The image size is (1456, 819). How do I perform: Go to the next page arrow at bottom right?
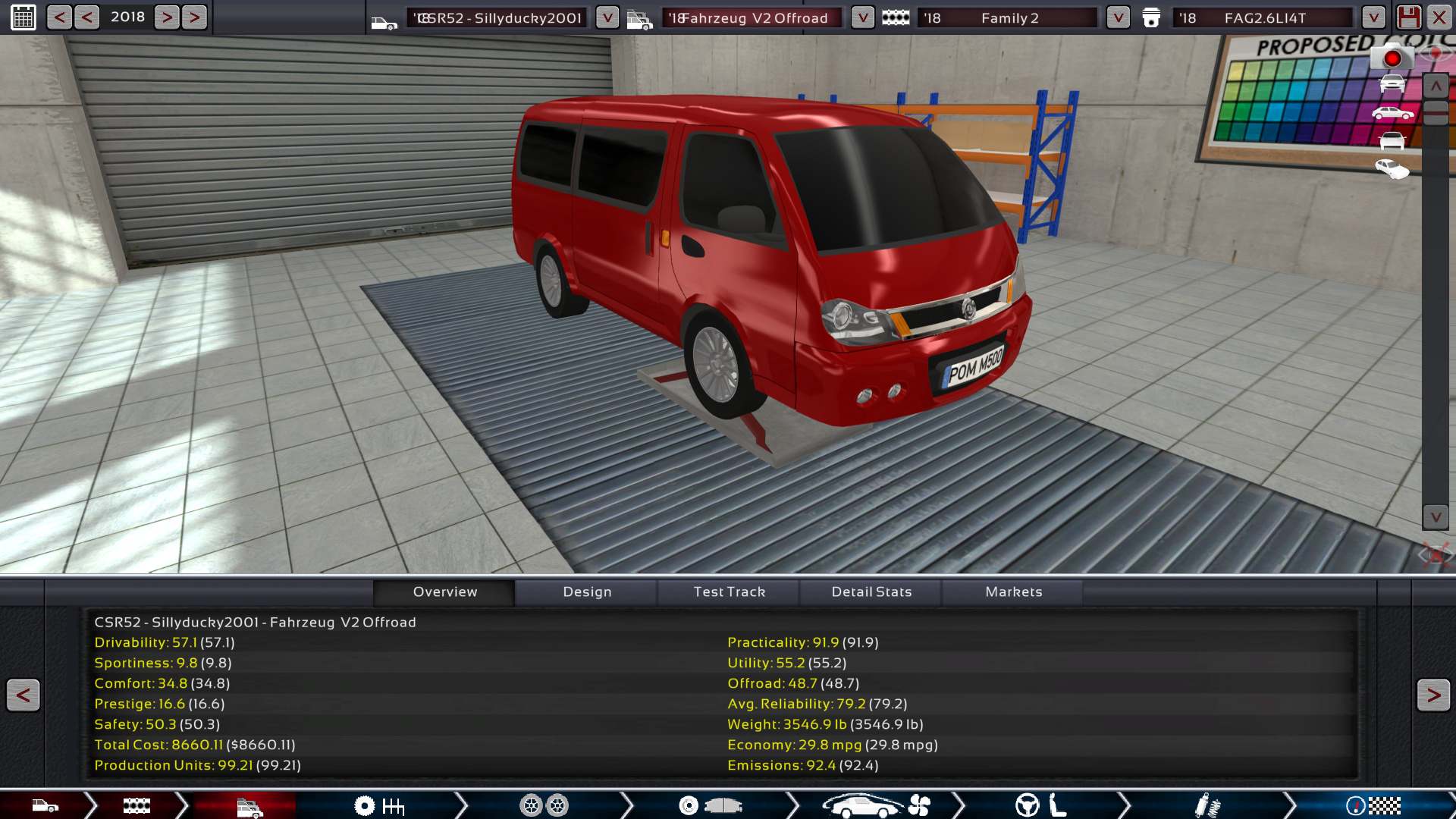pos(1432,695)
